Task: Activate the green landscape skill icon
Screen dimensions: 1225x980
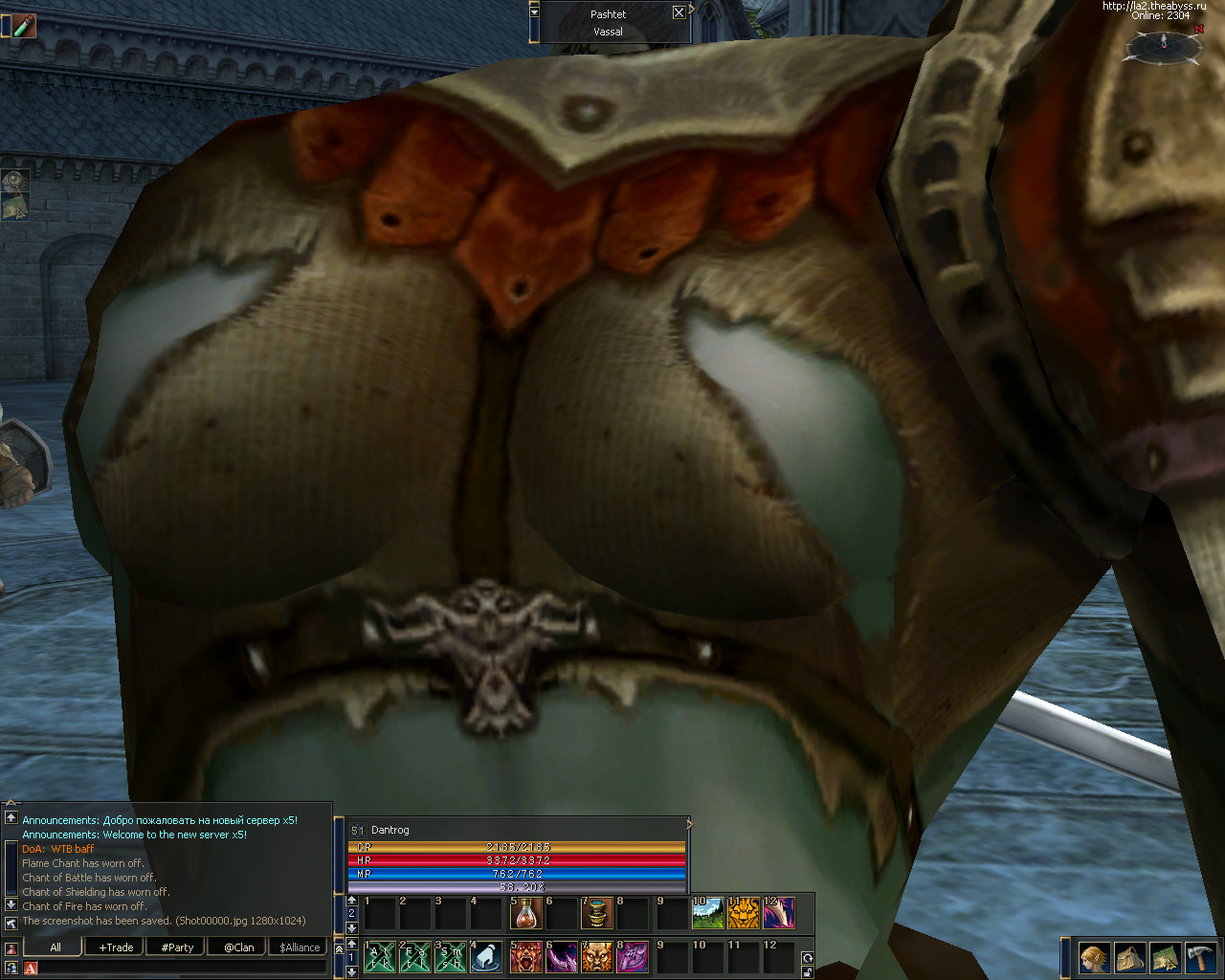Action: (x=707, y=913)
